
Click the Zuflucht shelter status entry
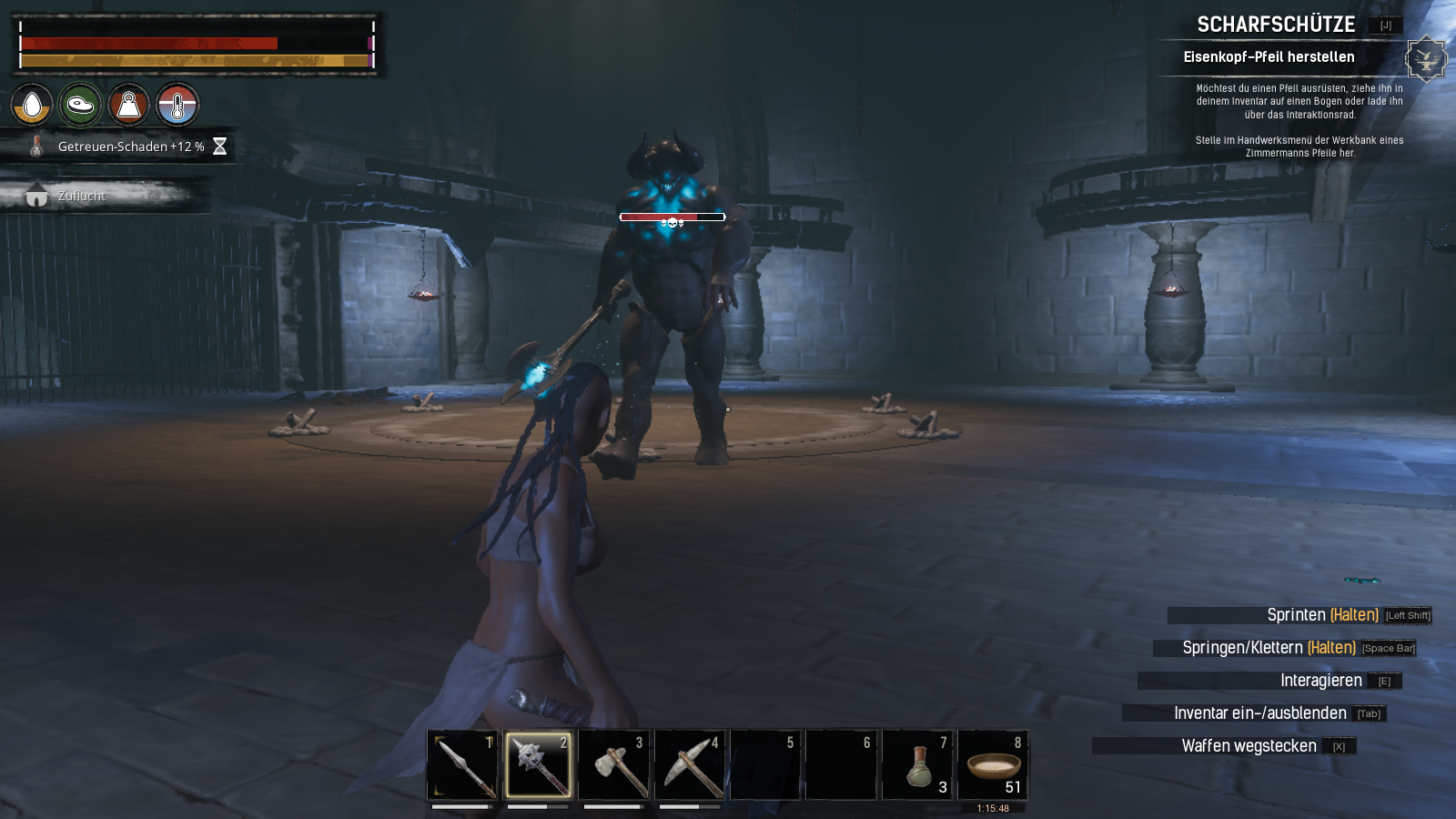(82, 196)
